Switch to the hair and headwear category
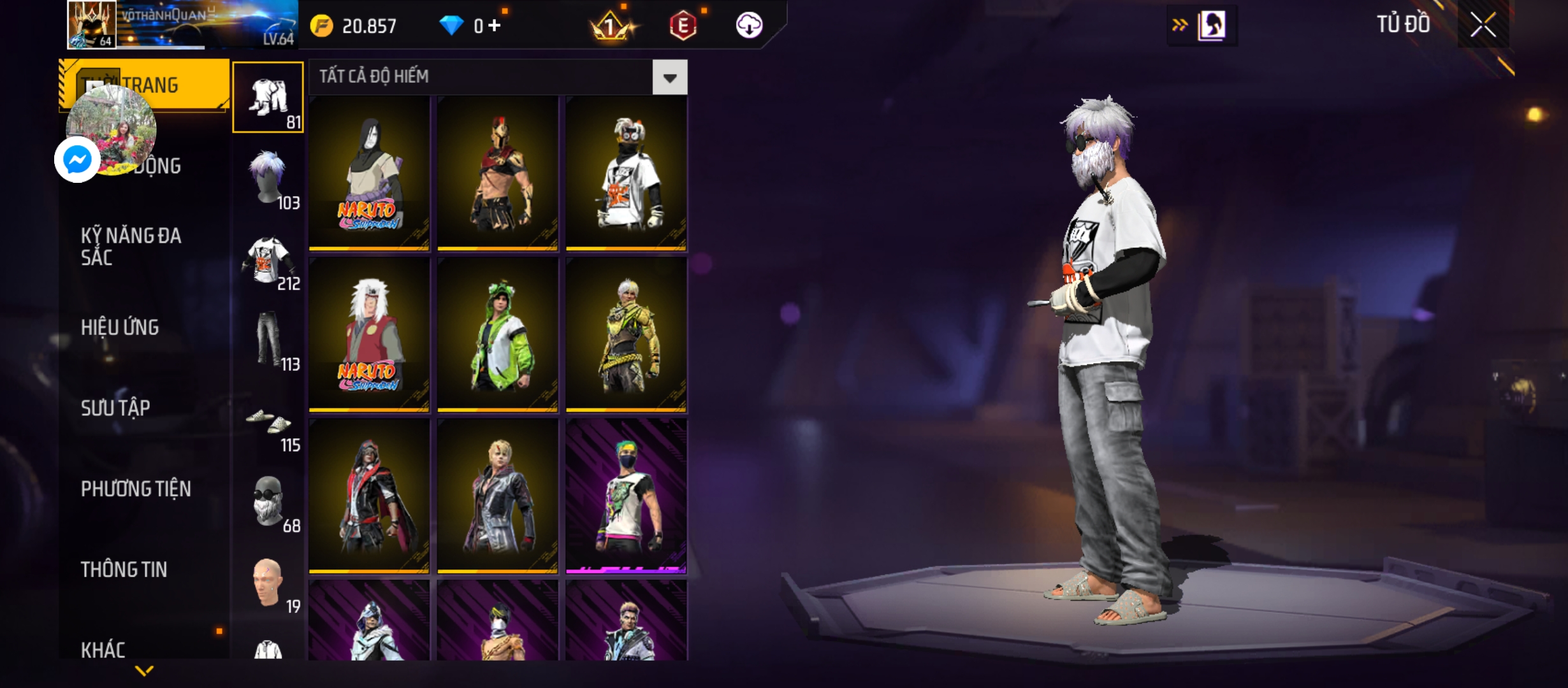1568x688 pixels. click(268, 178)
